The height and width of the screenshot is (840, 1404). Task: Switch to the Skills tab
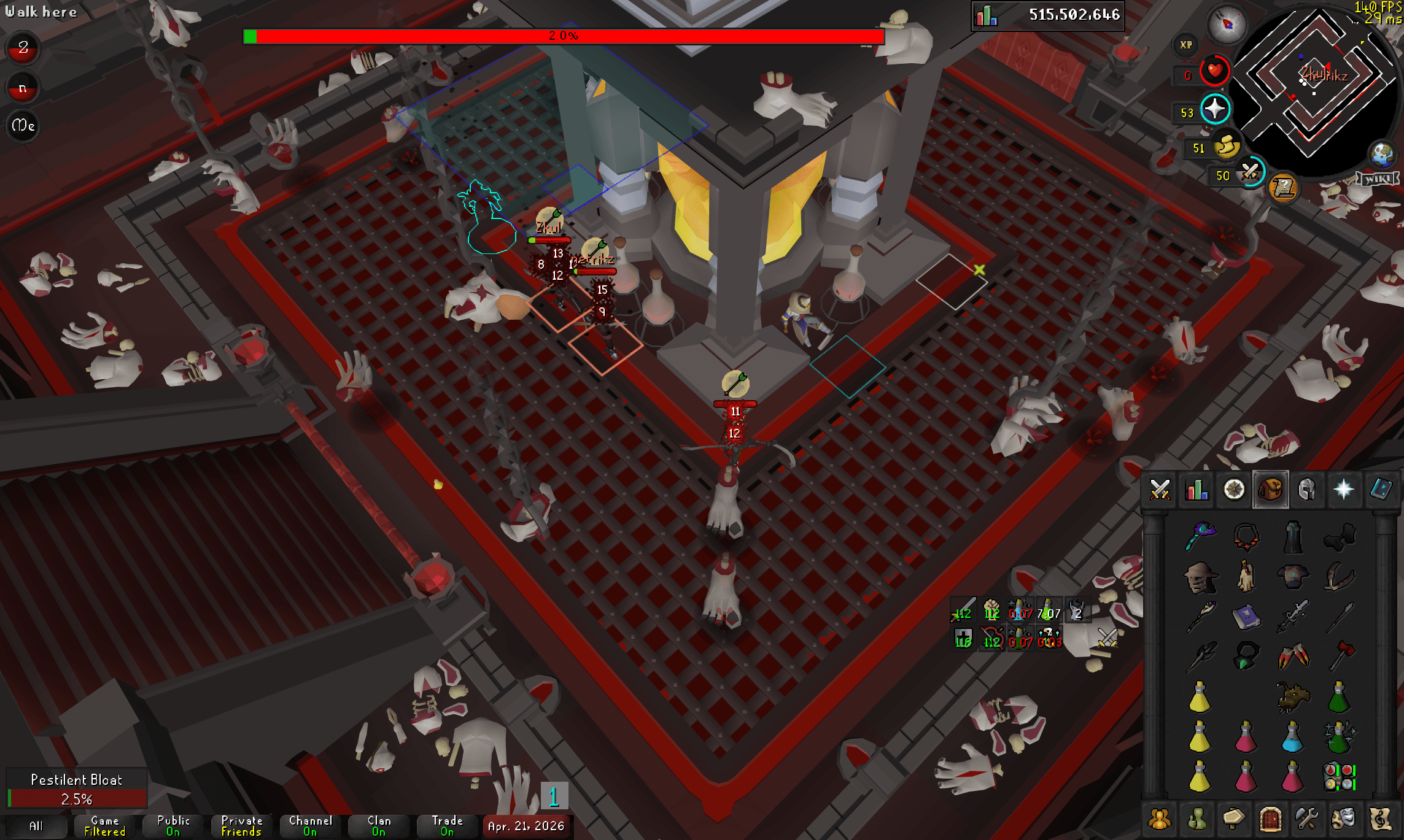pos(1196,490)
